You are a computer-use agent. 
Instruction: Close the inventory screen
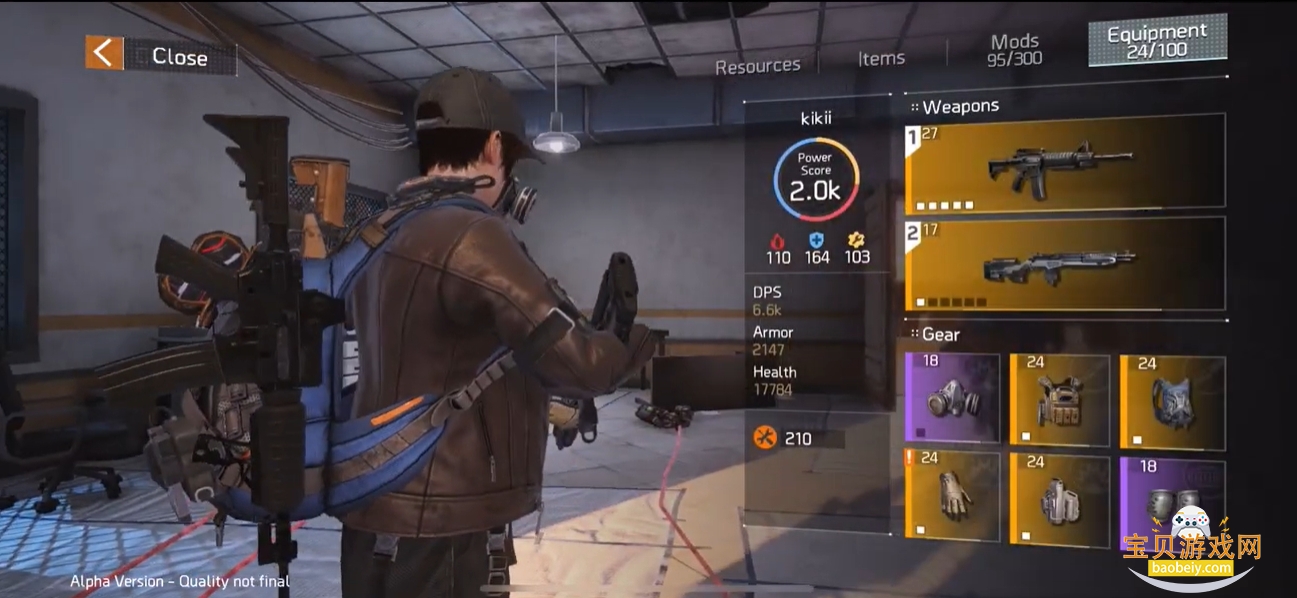[x=161, y=56]
